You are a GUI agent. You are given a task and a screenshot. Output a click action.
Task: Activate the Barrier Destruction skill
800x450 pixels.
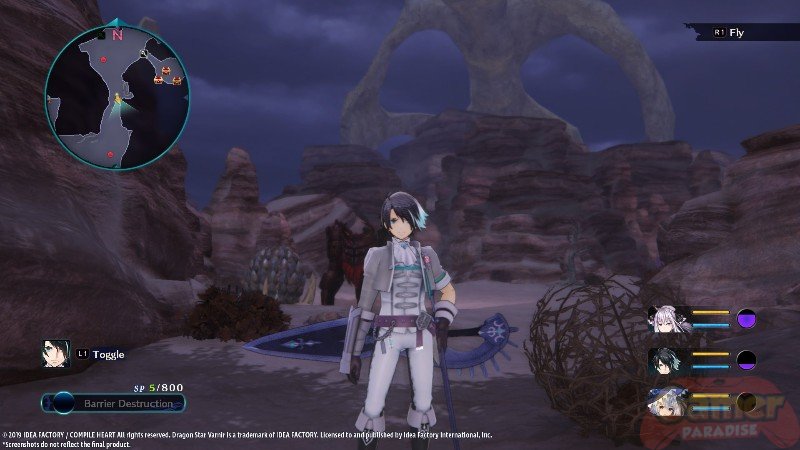point(114,404)
